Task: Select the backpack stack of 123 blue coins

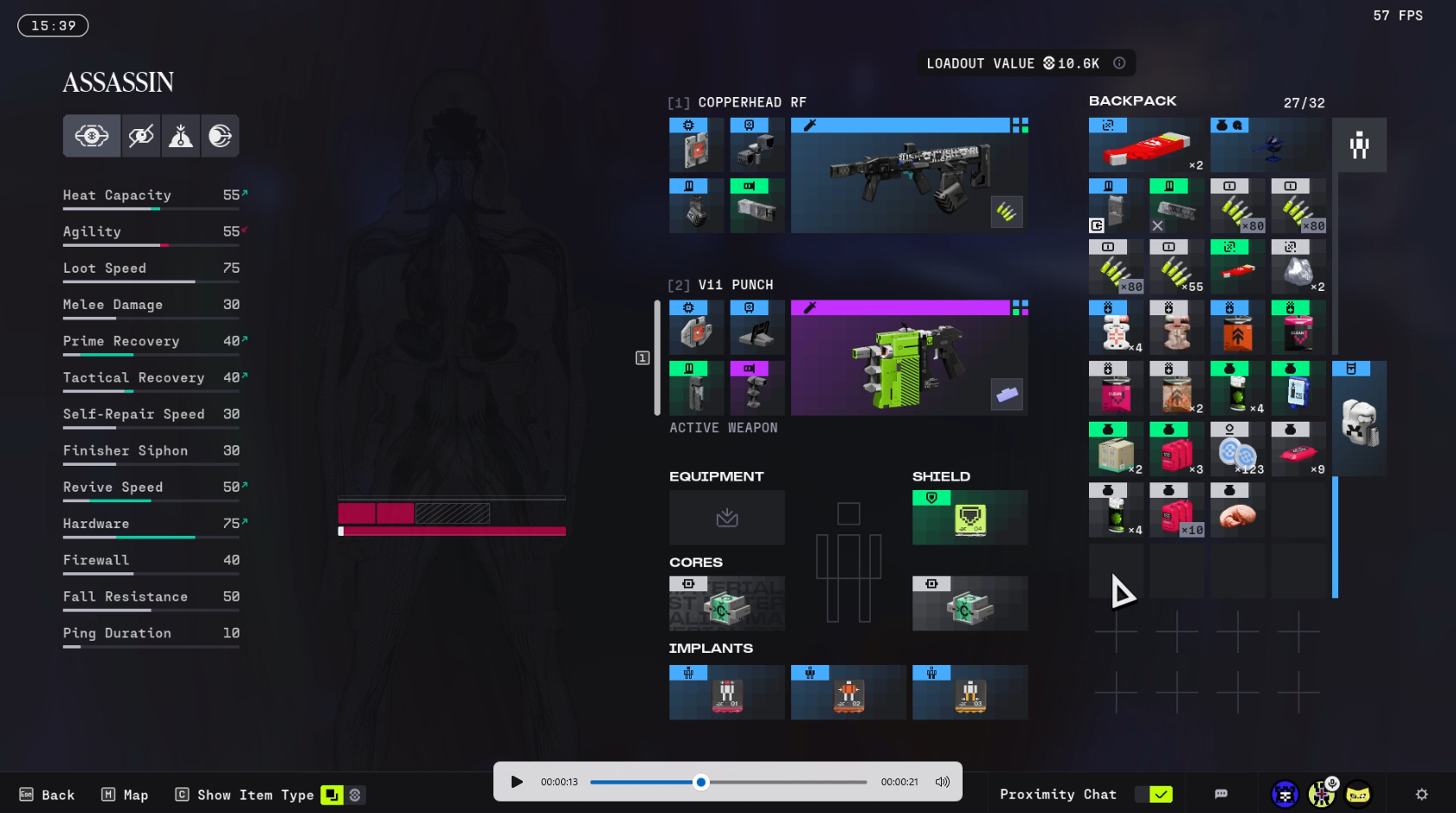Action: (x=1237, y=449)
